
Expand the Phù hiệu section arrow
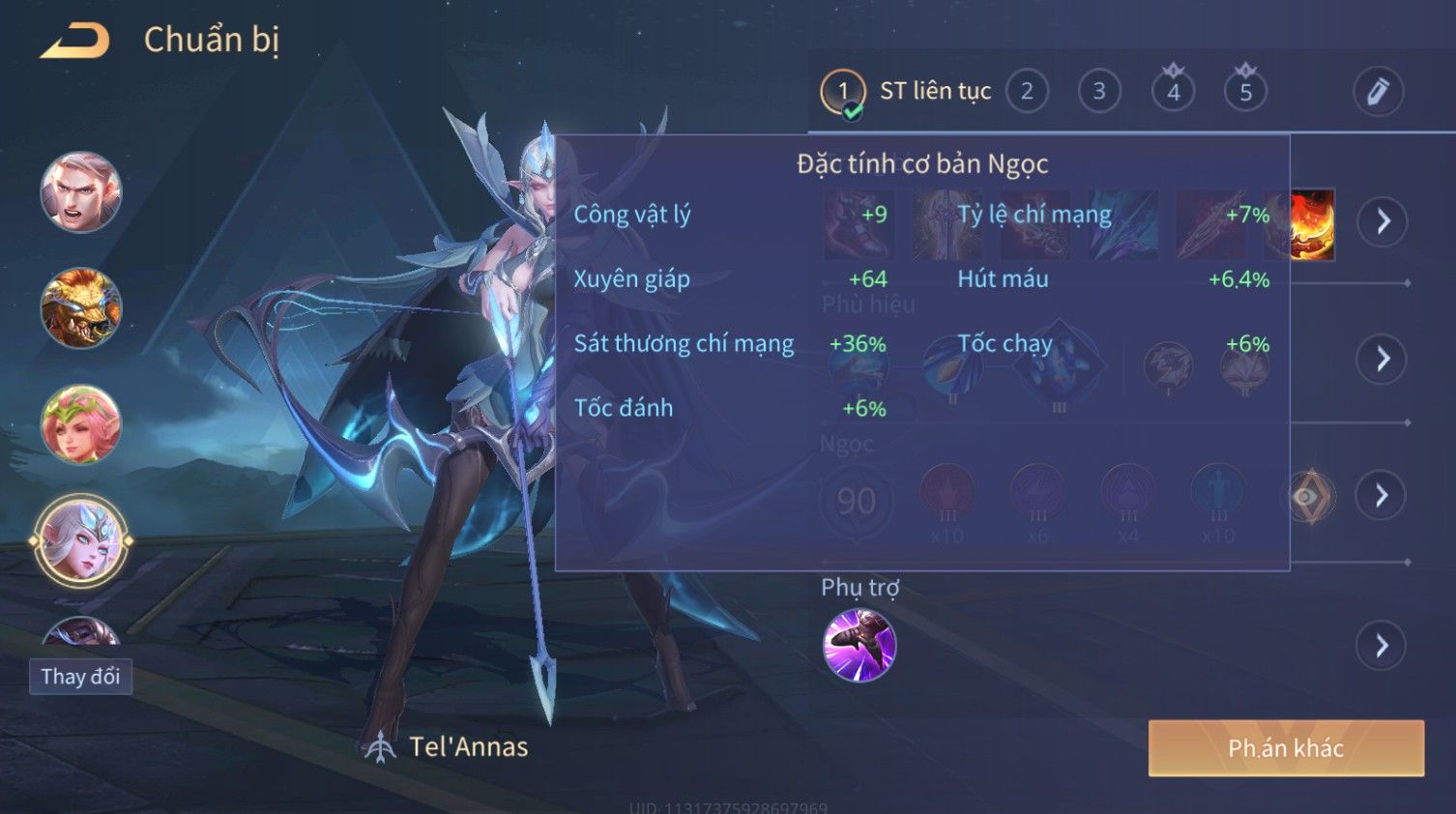tap(1383, 359)
